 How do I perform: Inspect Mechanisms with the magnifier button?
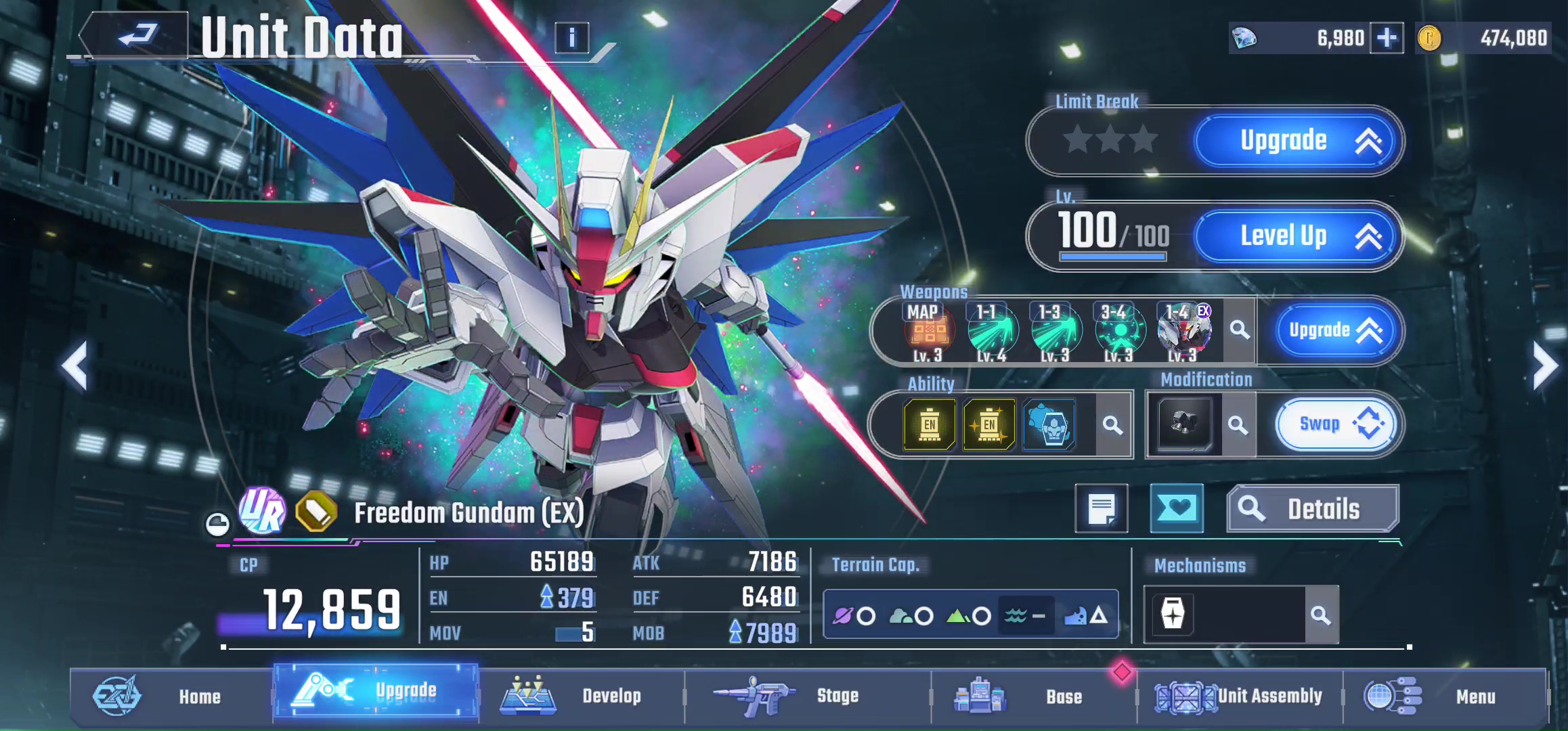click(x=1321, y=615)
